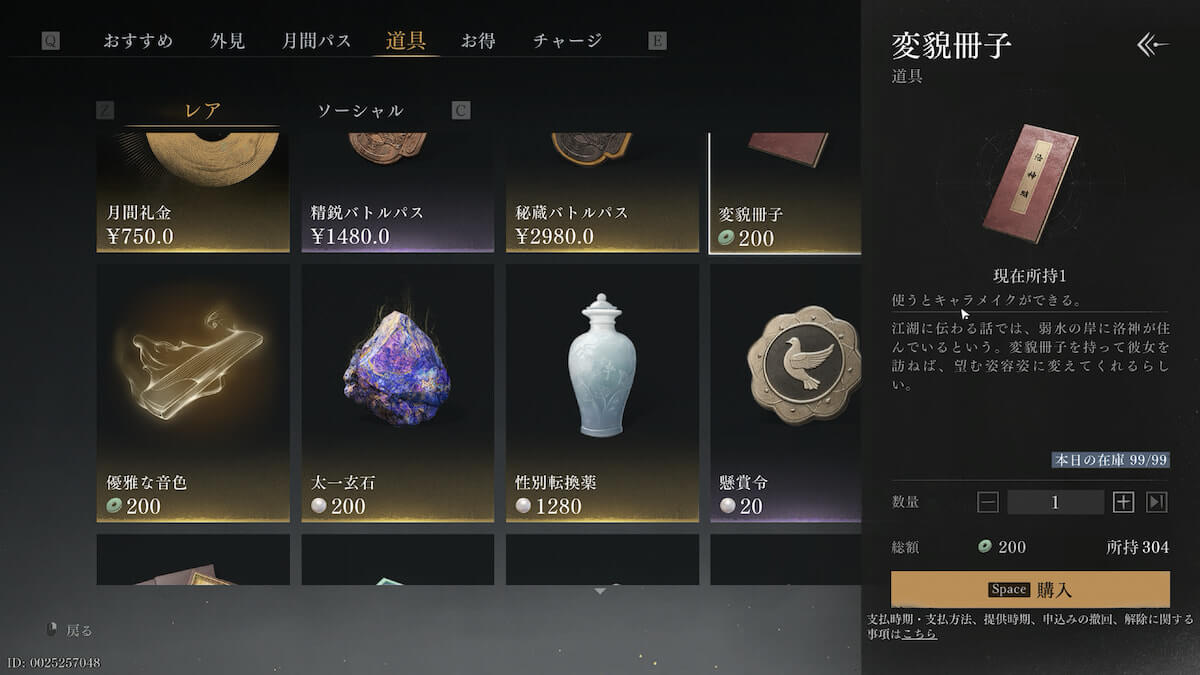
Task: Click the 購入 purchase button
Action: click(1030, 589)
